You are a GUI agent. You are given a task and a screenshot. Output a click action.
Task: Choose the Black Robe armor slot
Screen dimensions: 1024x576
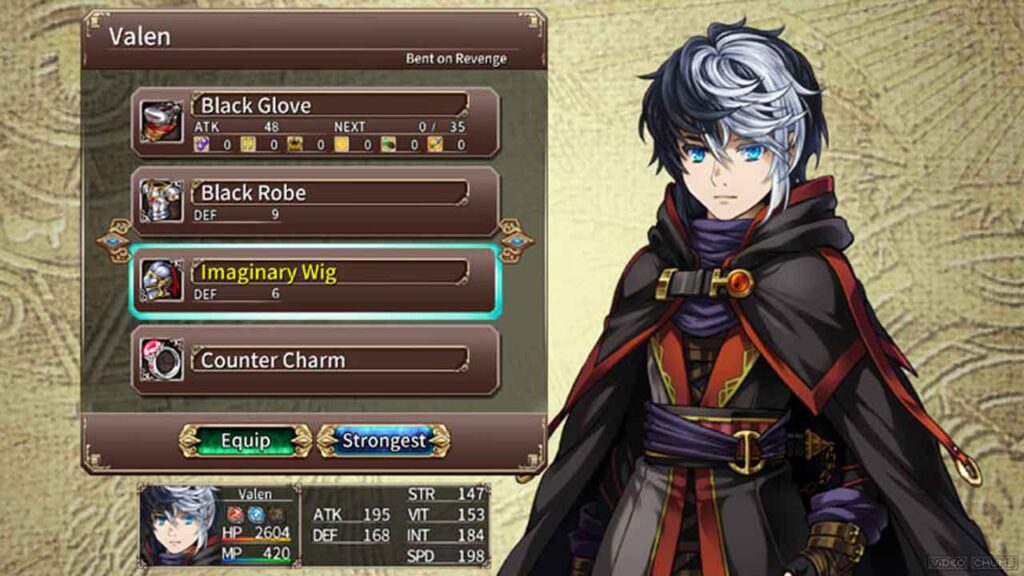[x=315, y=201]
